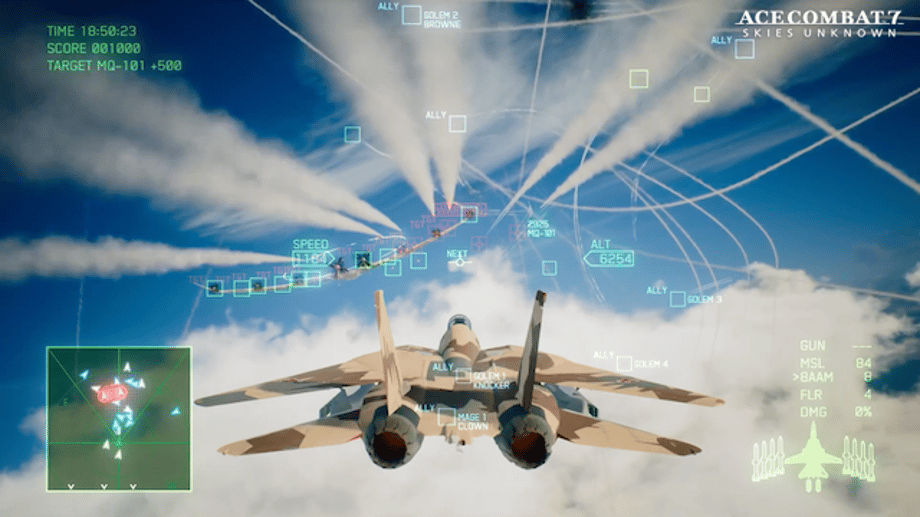Select the Mage 1 Clown ally marker
920x517 pixels.
click(x=446, y=416)
